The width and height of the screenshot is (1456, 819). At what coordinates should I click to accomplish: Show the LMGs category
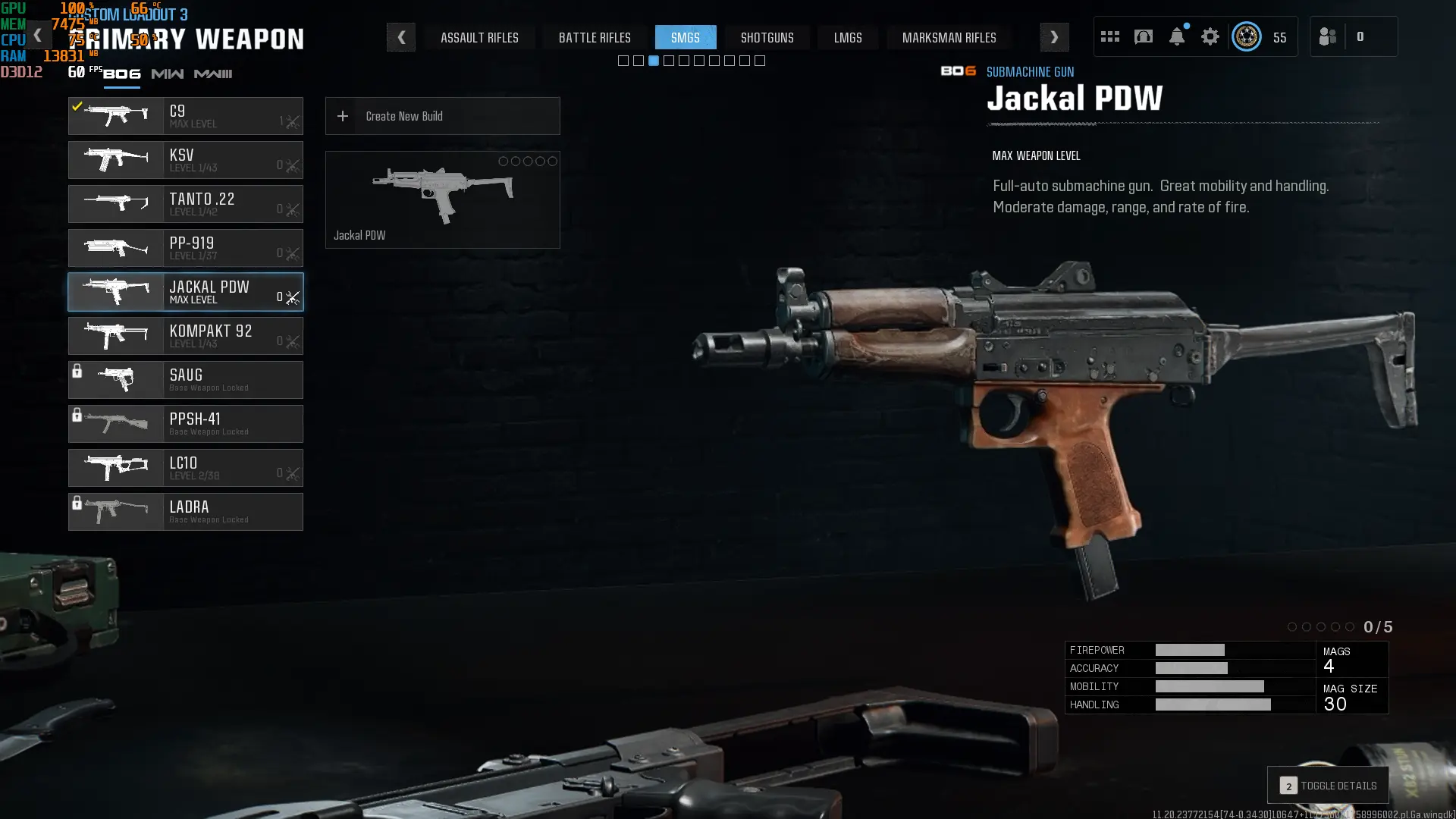848,37
